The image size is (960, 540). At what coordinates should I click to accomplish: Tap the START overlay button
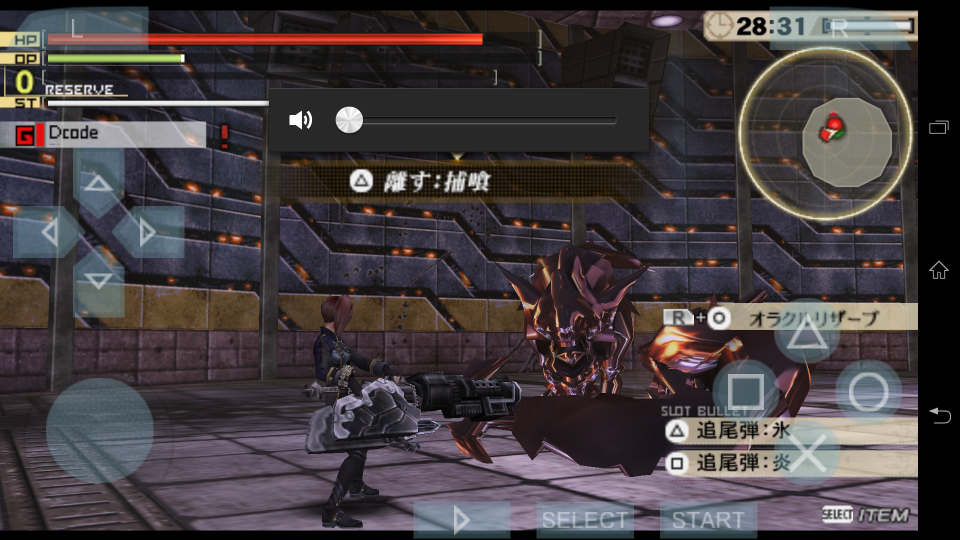708,520
